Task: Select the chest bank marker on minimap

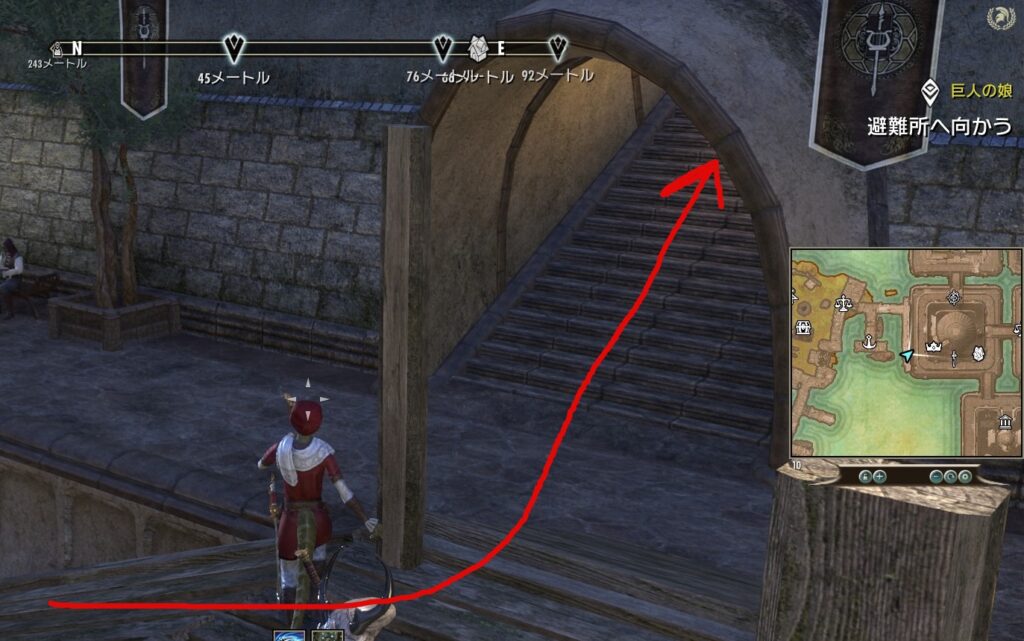Action: (x=802, y=328)
